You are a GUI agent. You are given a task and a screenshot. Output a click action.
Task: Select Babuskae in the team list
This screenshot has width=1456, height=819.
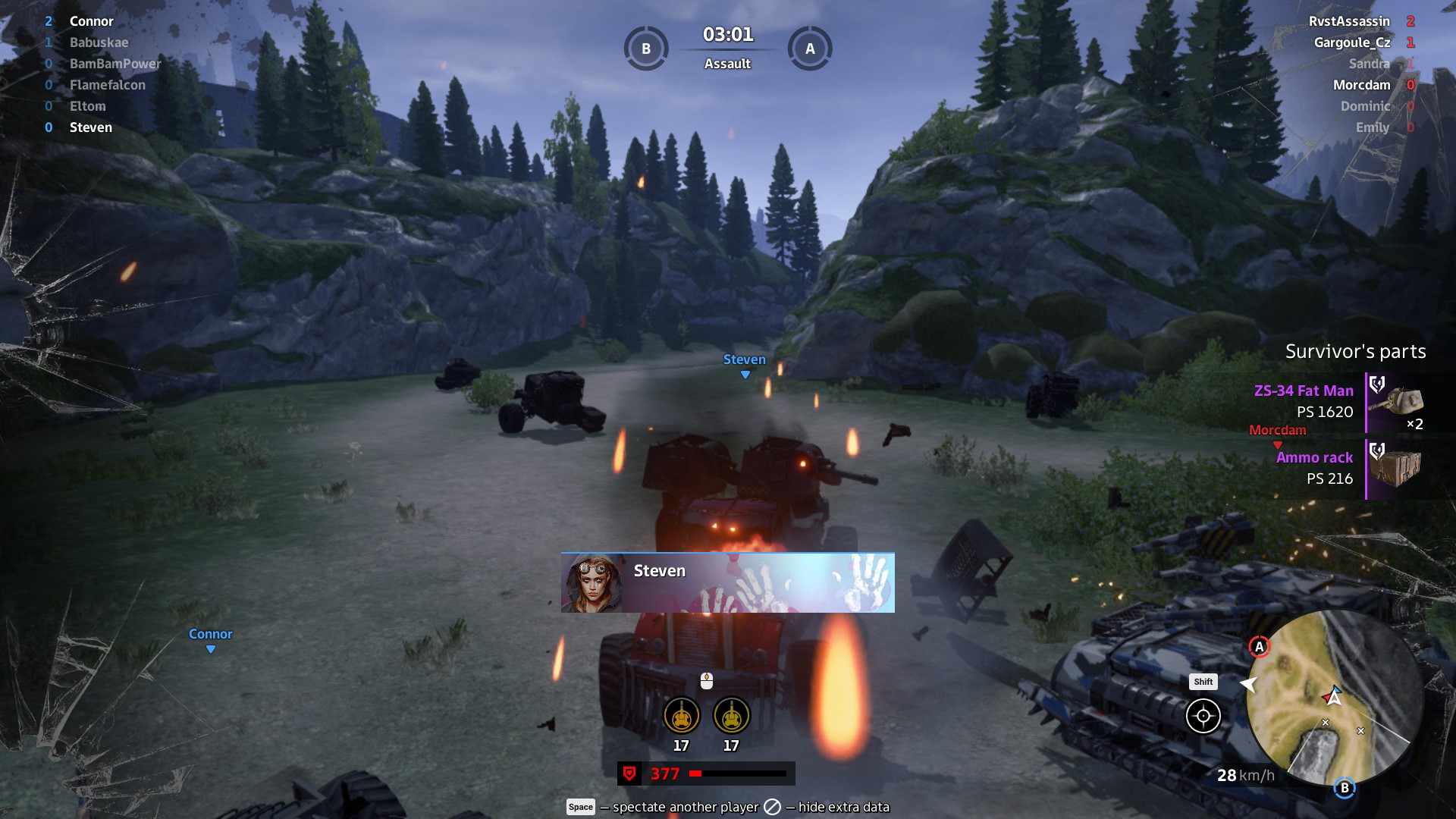tap(99, 42)
